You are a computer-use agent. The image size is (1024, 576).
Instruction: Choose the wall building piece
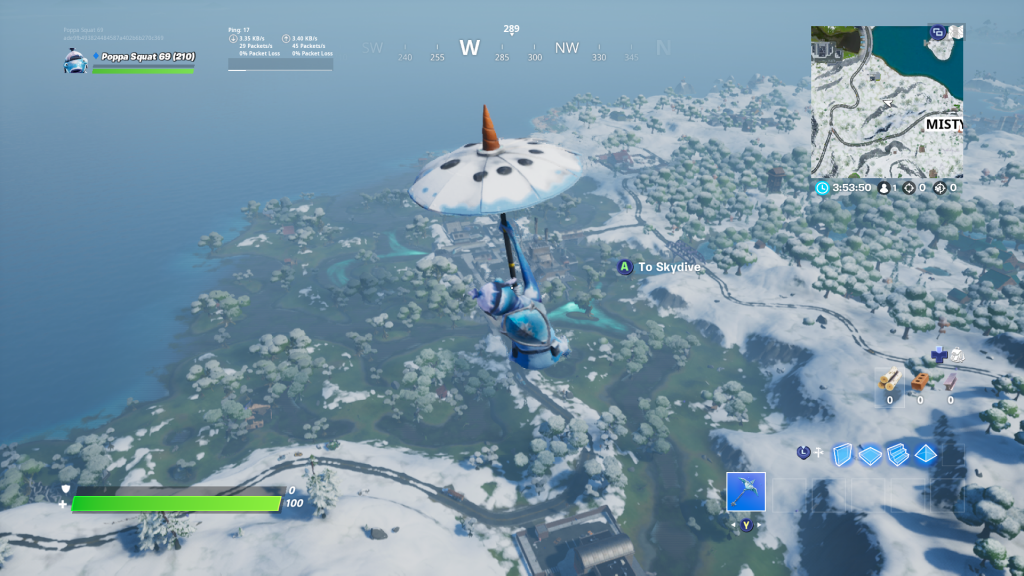[841, 454]
